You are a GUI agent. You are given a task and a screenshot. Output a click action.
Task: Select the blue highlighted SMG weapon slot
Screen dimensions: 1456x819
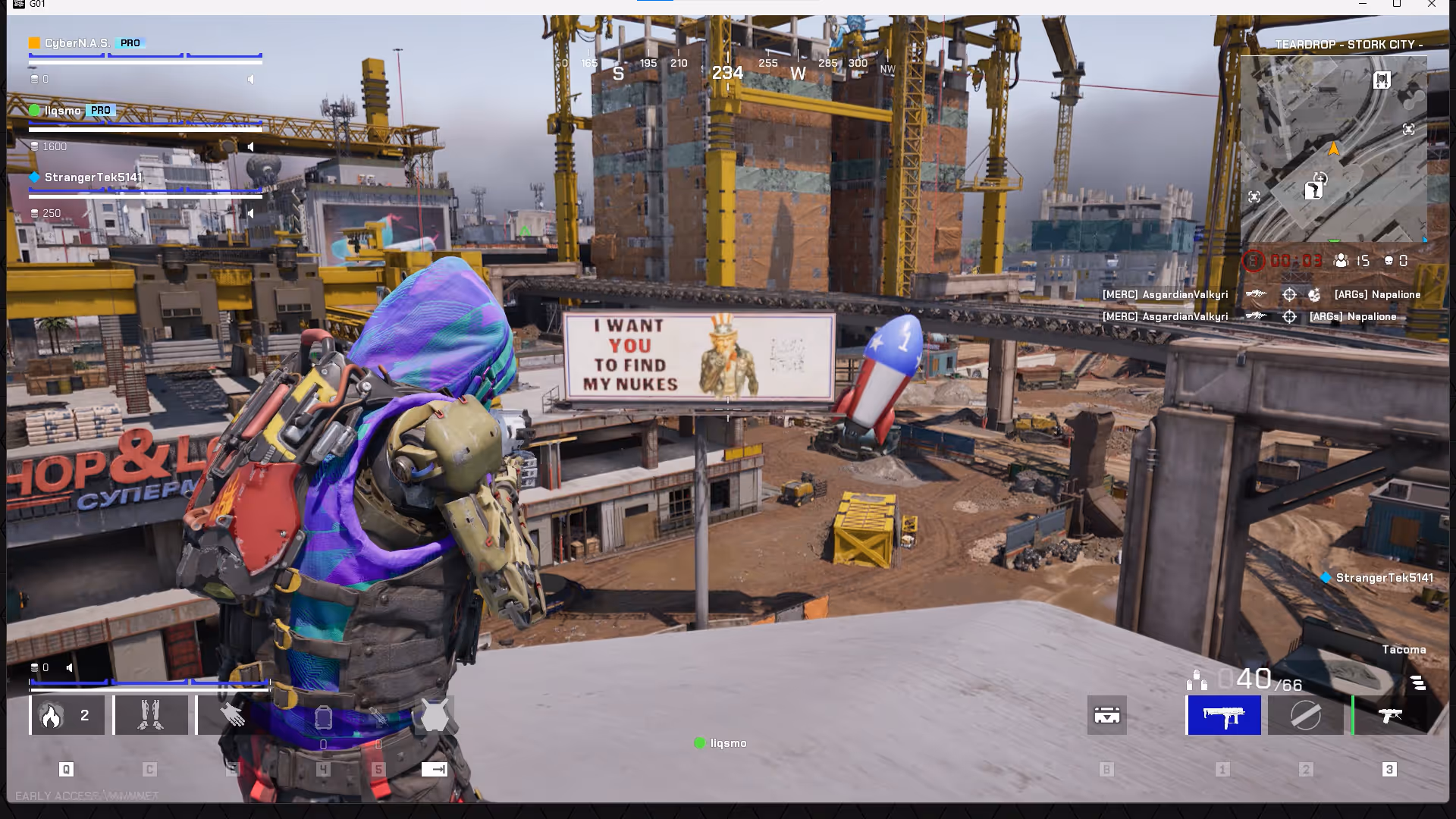point(1224,715)
